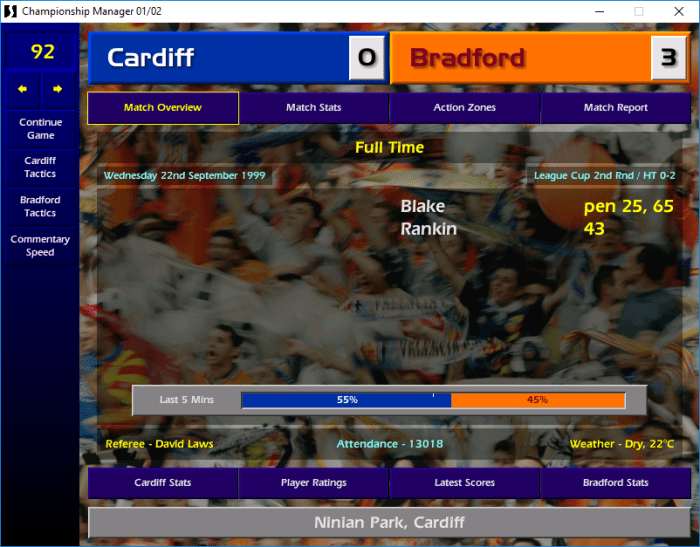This screenshot has height=547, width=700.
Task: View the Match Report tab
Action: click(x=615, y=108)
